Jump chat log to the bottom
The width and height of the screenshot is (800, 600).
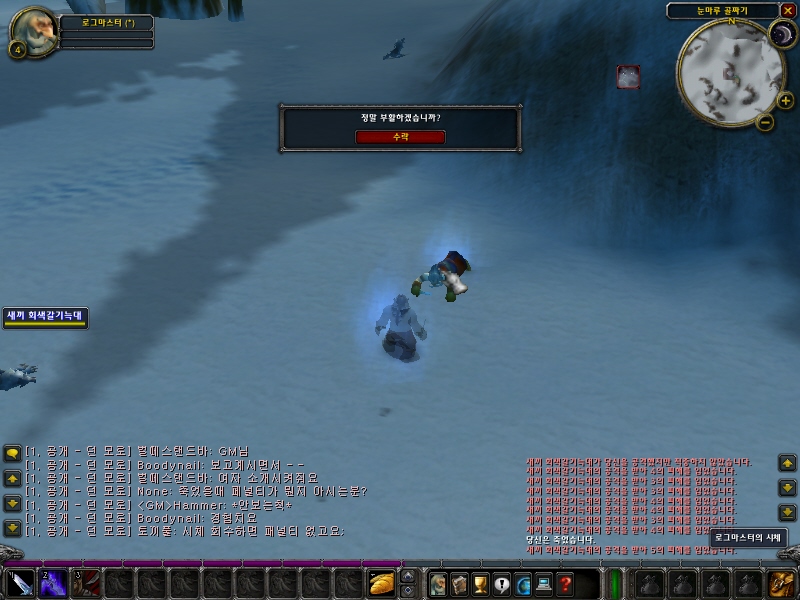(12, 528)
